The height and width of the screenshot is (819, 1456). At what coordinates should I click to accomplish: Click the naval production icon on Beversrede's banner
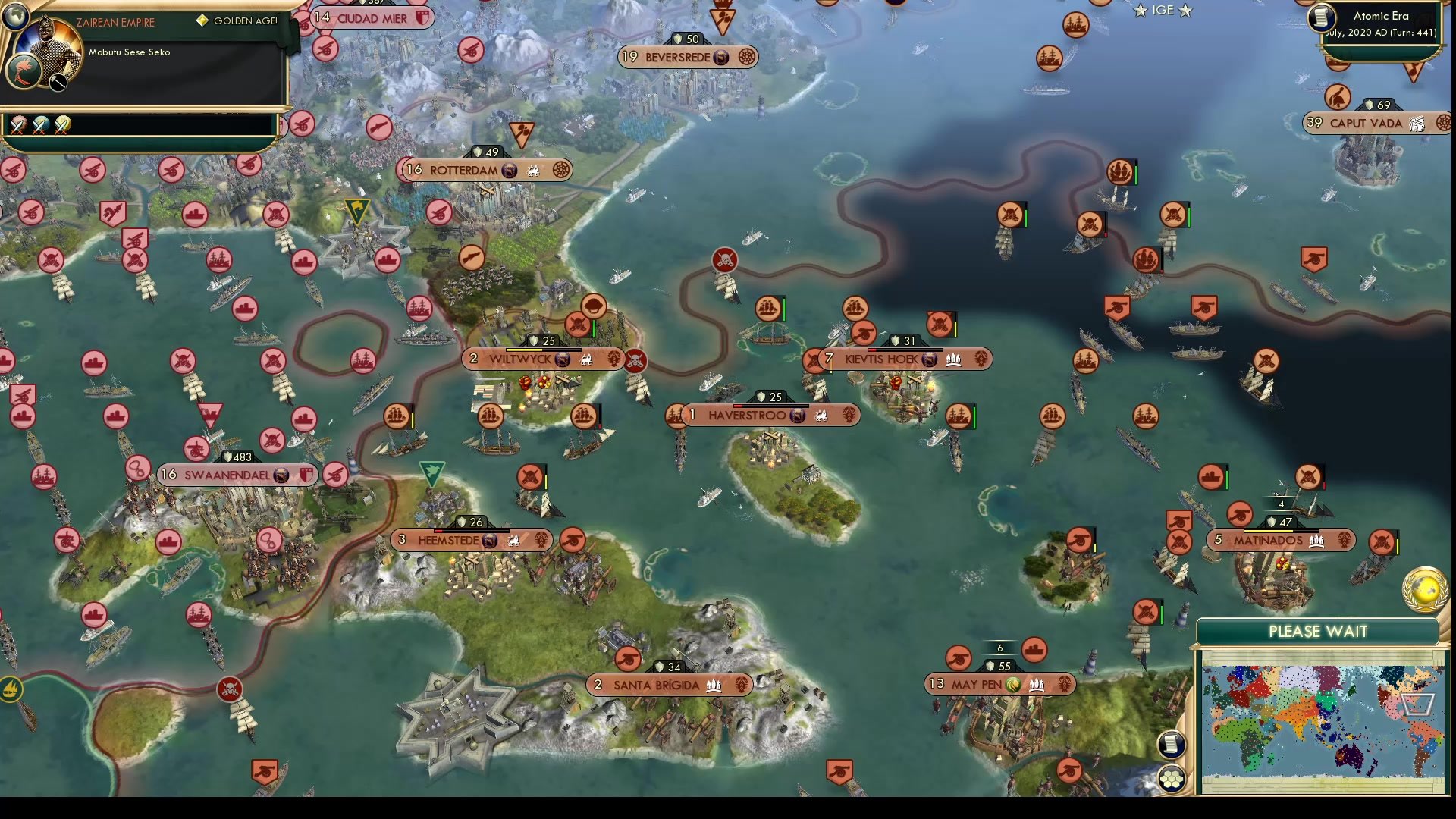click(722, 57)
